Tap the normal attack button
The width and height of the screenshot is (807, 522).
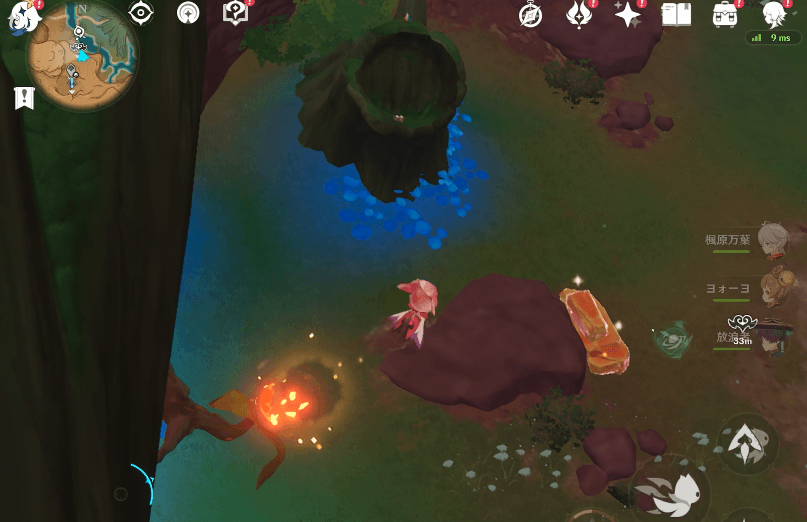click(676, 492)
